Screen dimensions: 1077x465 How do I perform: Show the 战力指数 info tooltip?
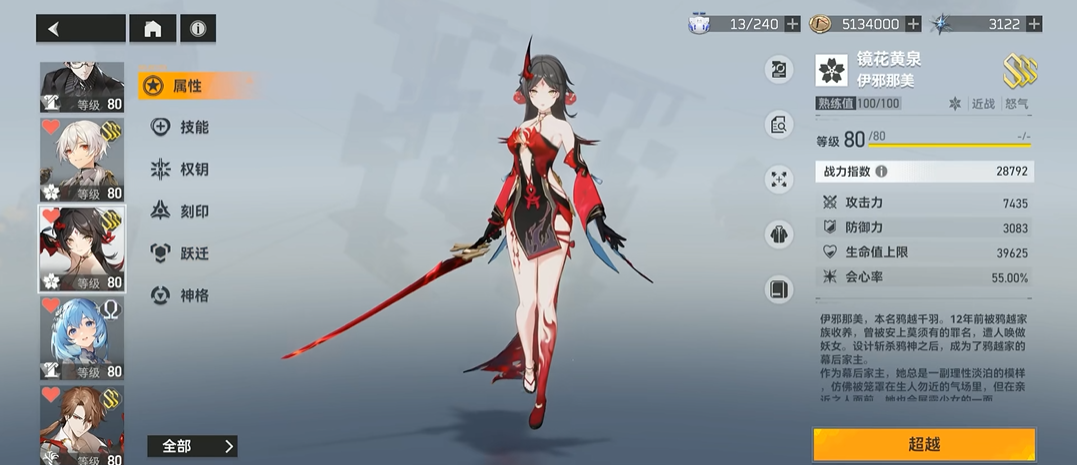[881, 172]
